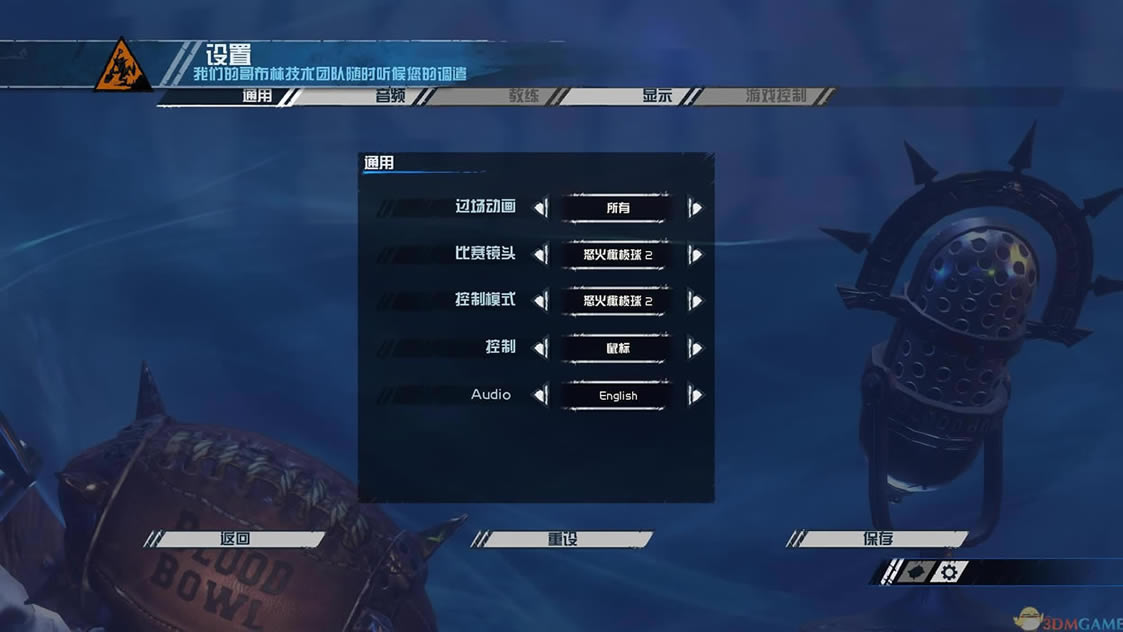The image size is (1123, 632).
Task: Open the gear icon at bottom right
Action: tap(949, 572)
